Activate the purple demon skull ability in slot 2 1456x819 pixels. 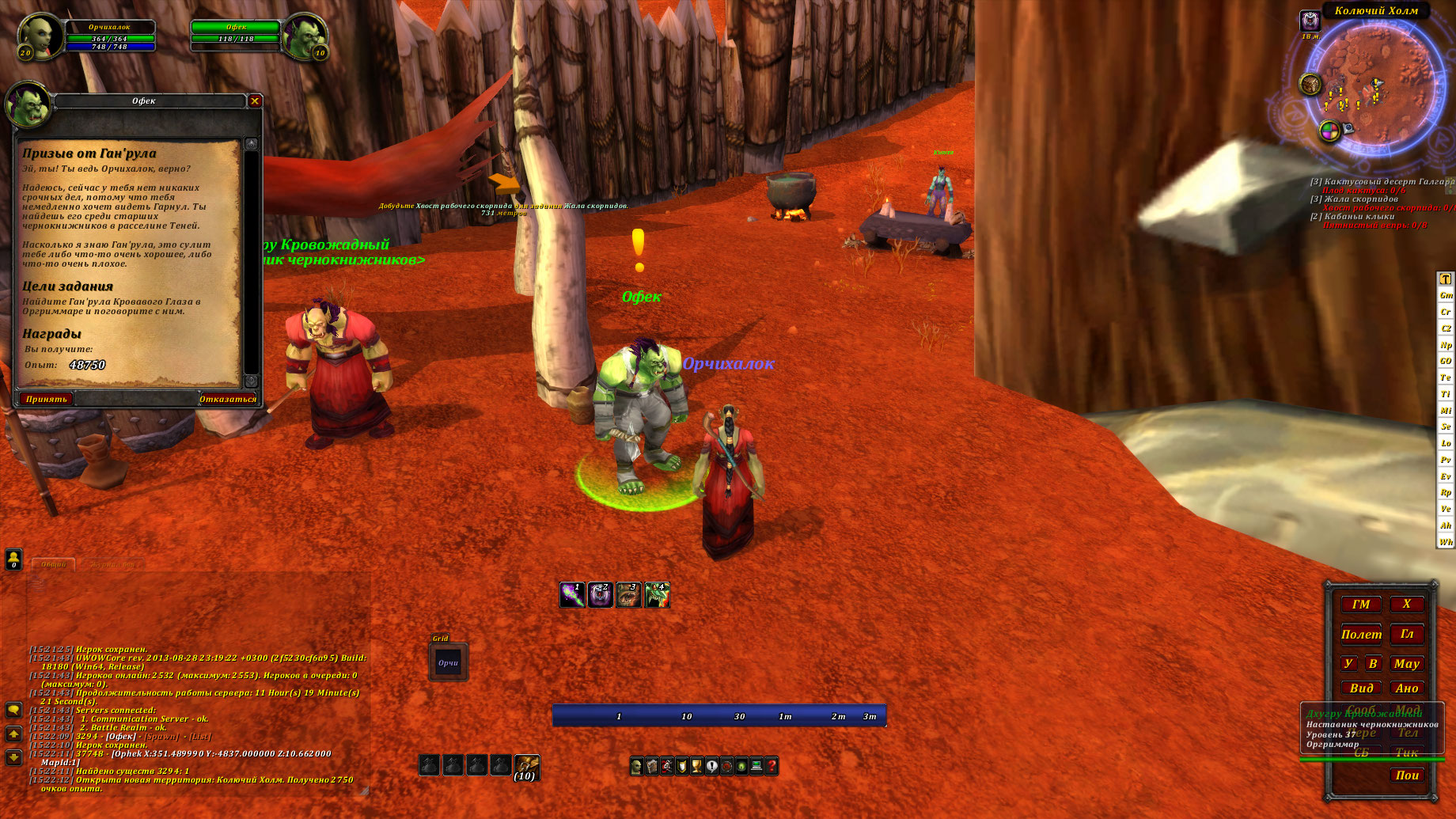[601, 595]
